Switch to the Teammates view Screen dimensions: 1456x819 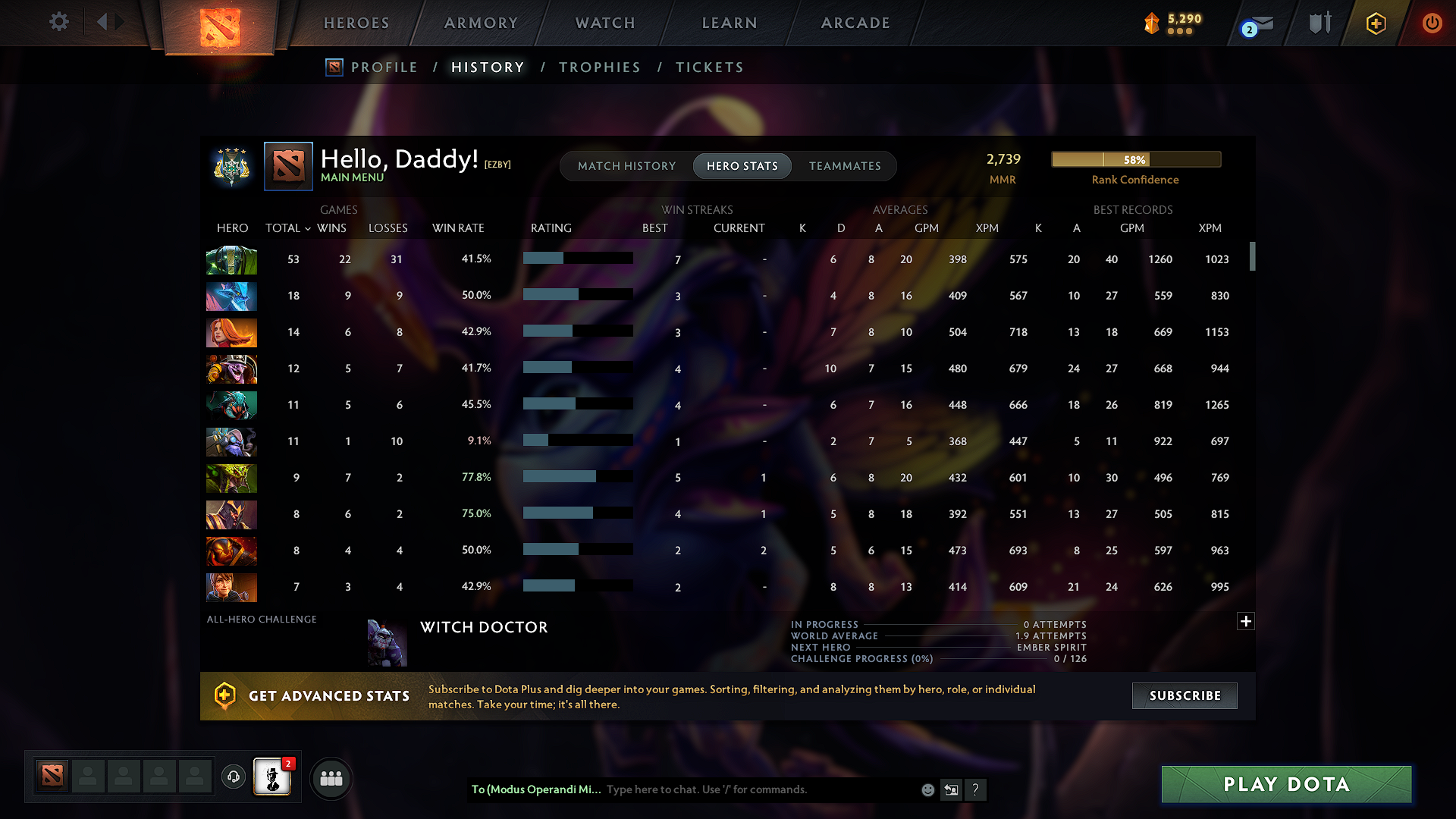(845, 166)
